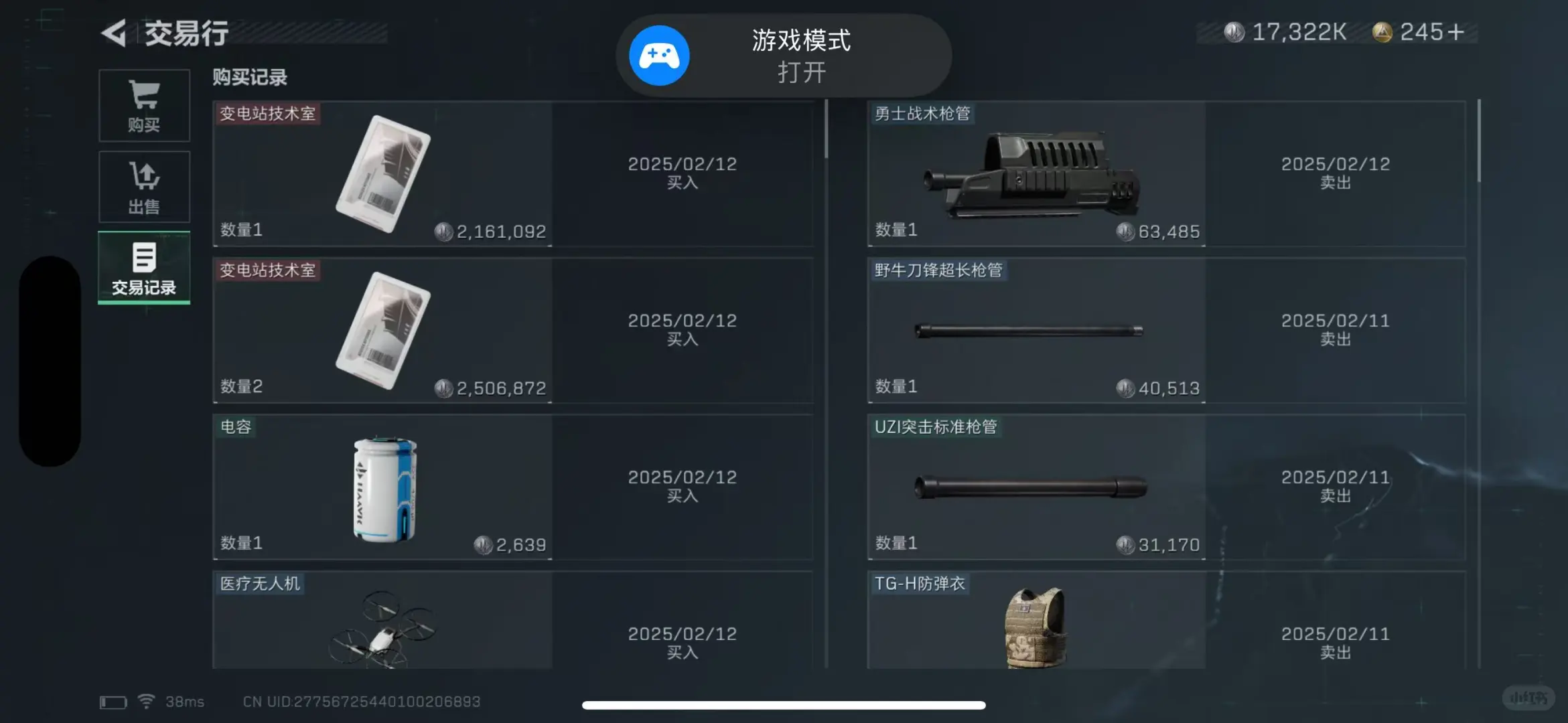
Task: Switch to the 交易记录 tab
Action: [x=143, y=268]
